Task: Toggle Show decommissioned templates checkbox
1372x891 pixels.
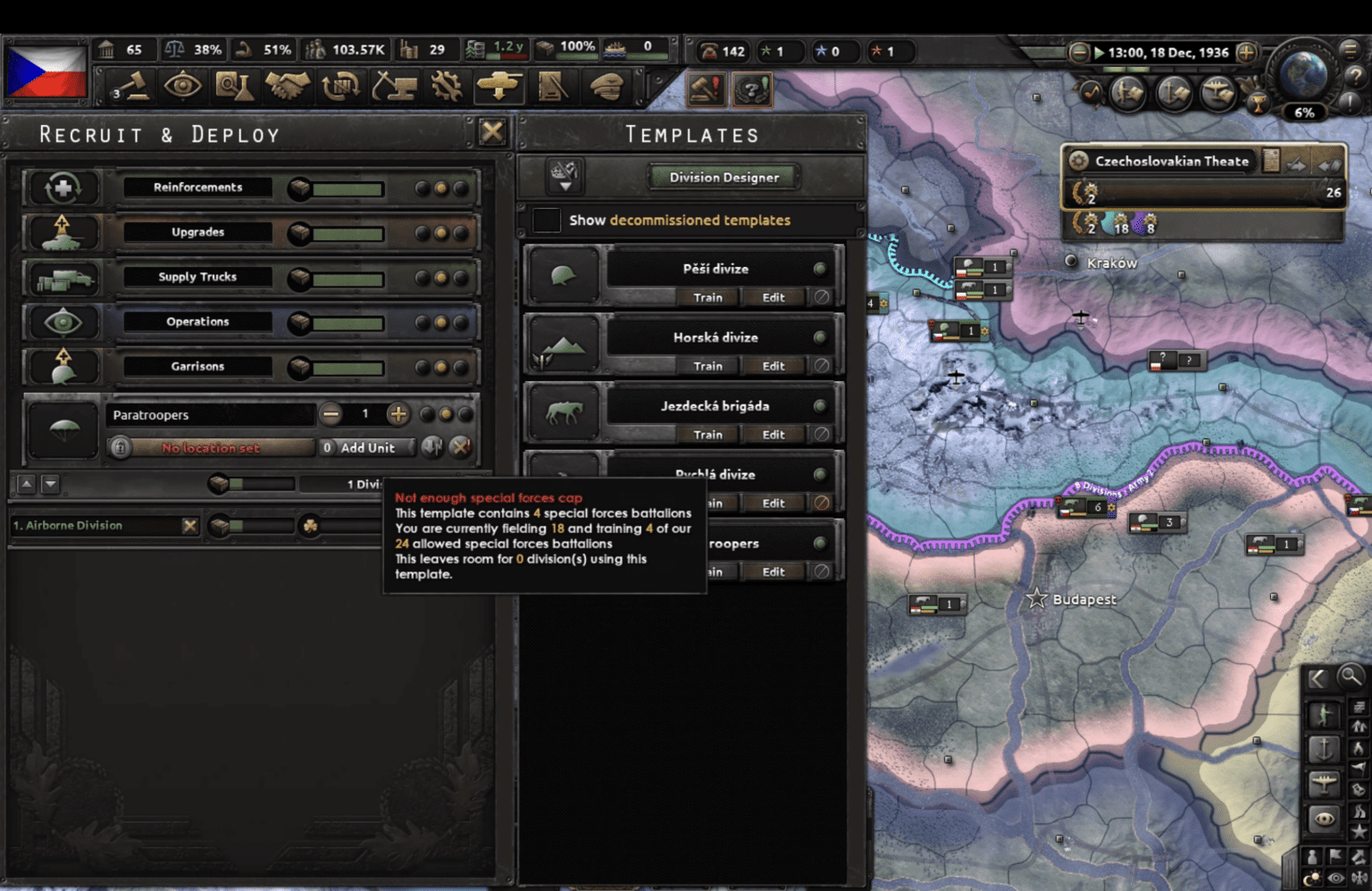Action: point(547,220)
